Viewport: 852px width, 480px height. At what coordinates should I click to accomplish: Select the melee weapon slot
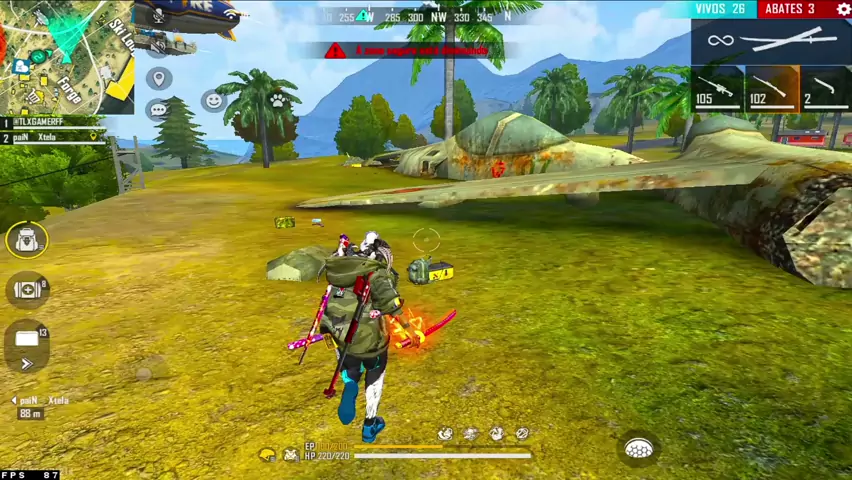pyautogui.click(x=770, y=42)
